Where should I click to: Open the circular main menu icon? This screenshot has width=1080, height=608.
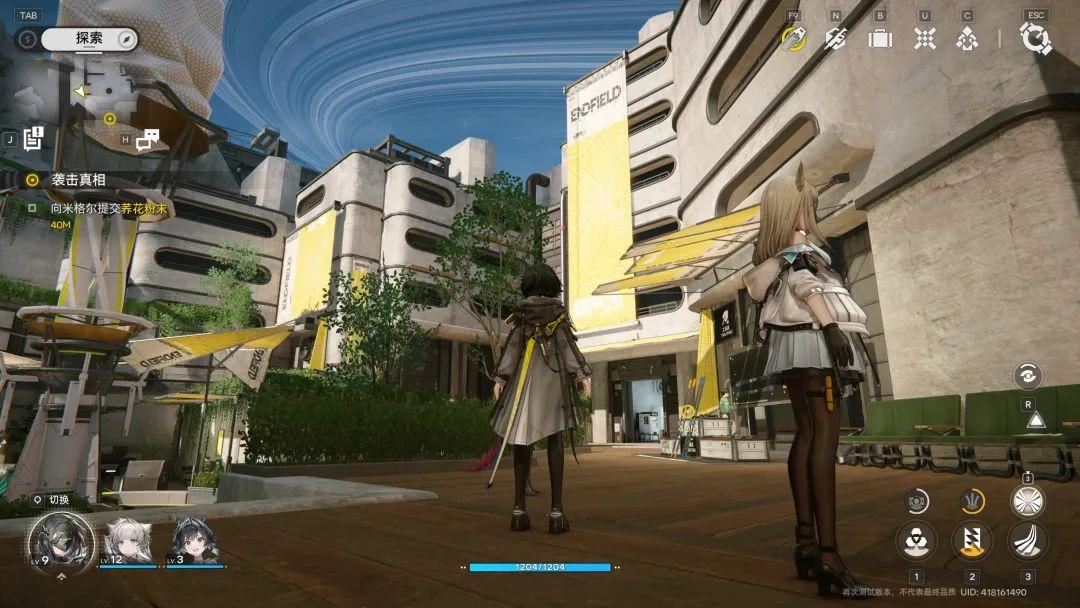click(1035, 38)
